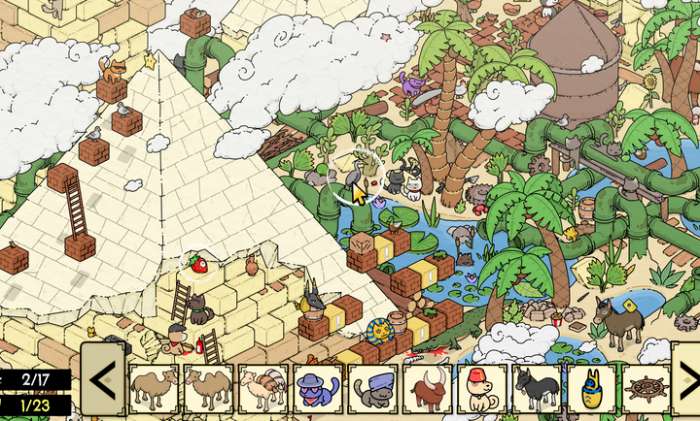Pick the ship's wheel target
The height and width of the screenshot is (421, 700).
pyautogui.click(x=645, y=388)
